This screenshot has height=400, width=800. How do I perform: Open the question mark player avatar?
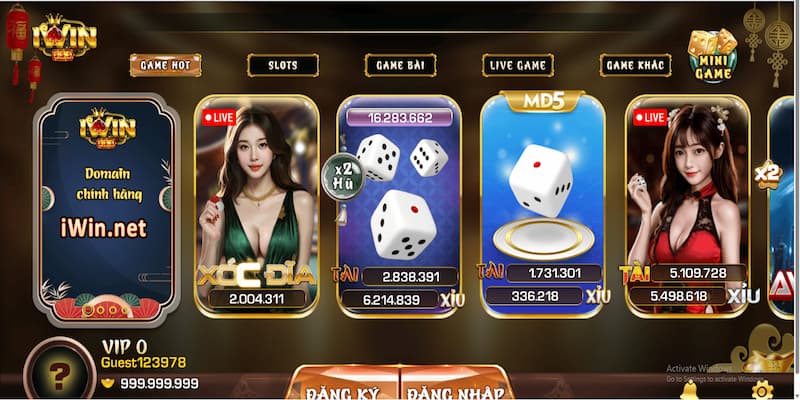(59, 374)
